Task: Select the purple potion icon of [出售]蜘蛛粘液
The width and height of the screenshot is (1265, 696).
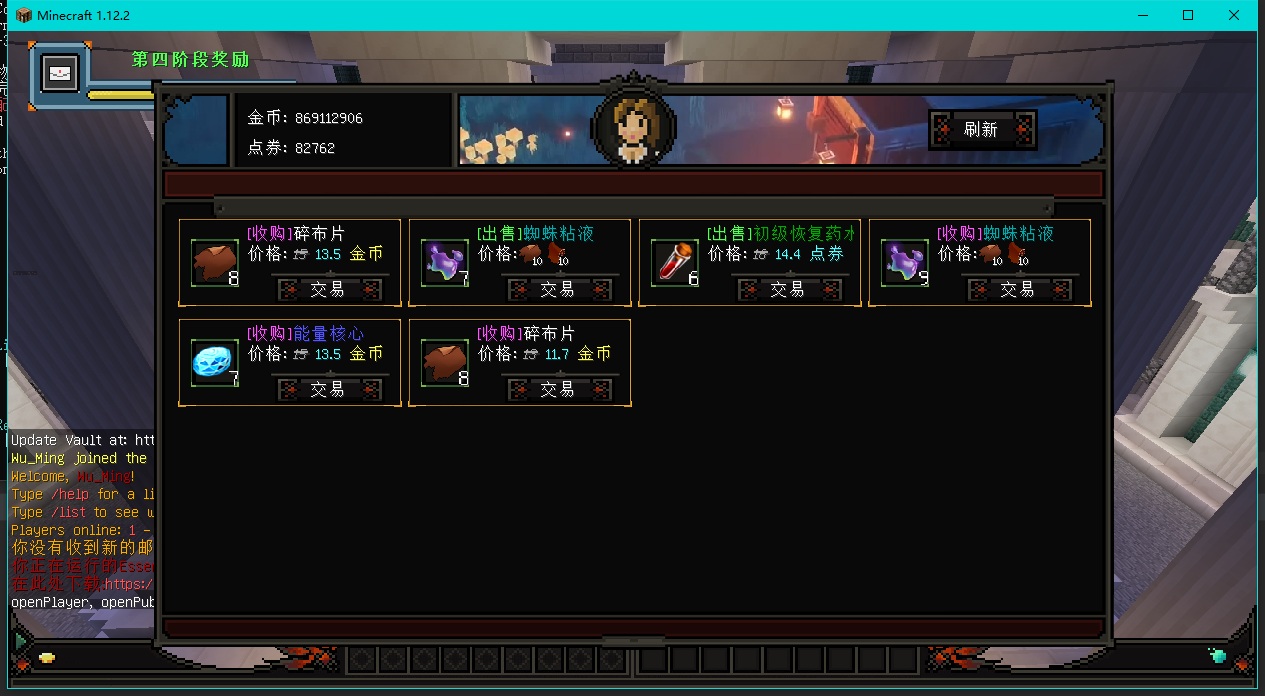Action: point(444,262)
